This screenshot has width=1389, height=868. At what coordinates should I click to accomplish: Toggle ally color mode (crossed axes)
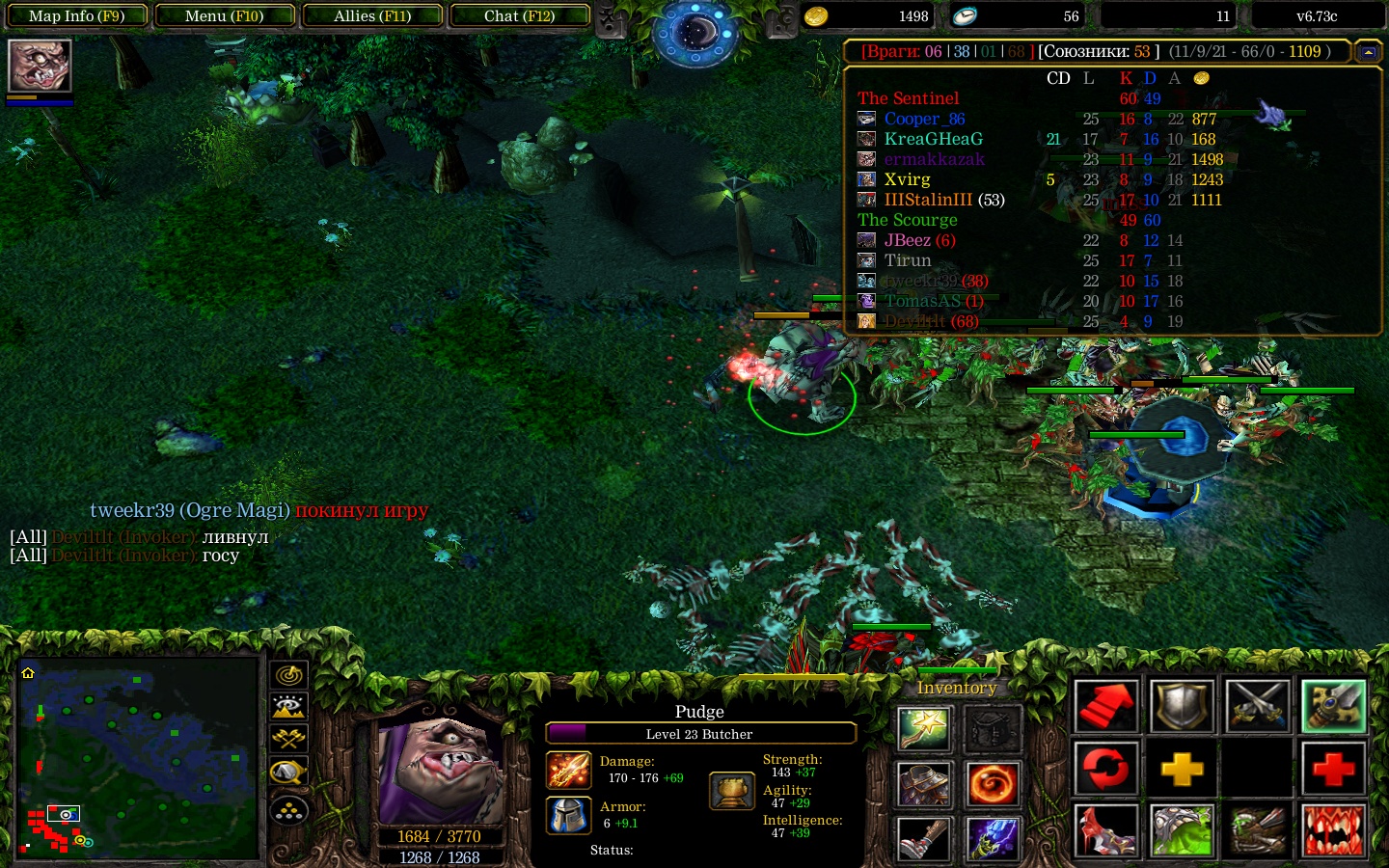[x=289, y=739]
